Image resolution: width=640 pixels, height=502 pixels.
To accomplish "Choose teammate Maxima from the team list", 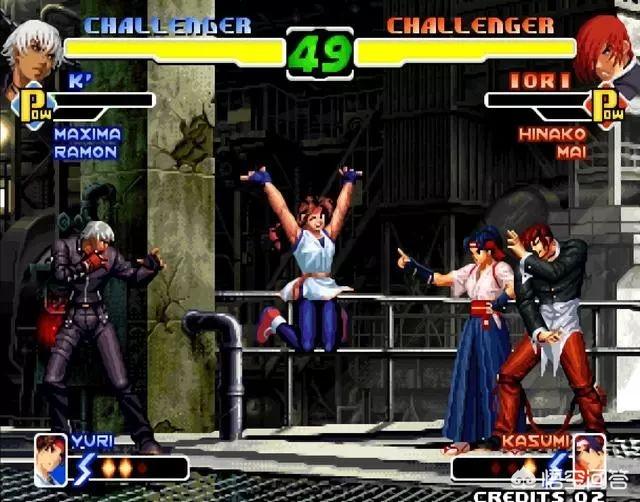I will click(87, 134).
